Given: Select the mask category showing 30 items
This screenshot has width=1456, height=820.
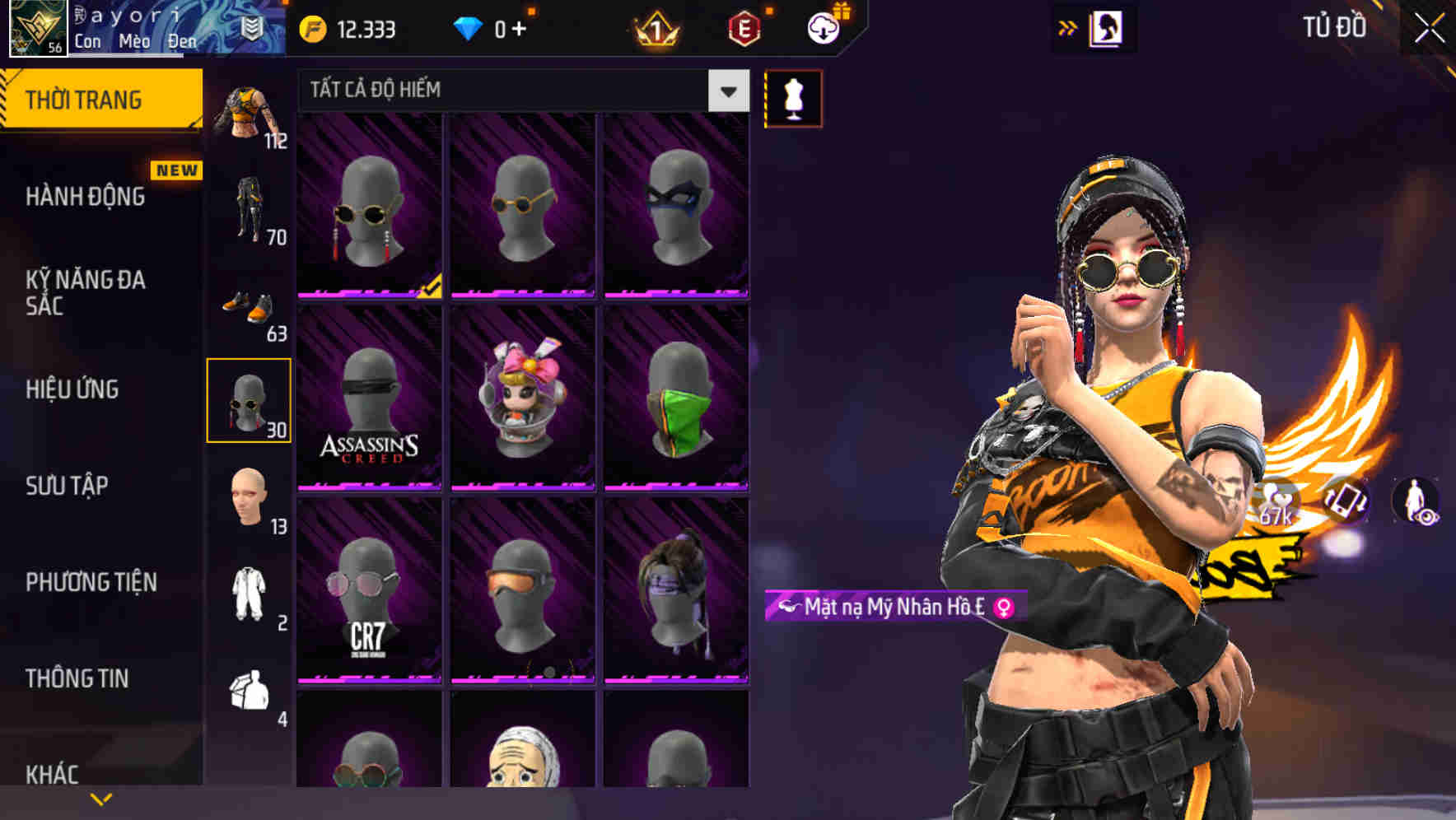Looking at the screenshot, I should [250, 401].
